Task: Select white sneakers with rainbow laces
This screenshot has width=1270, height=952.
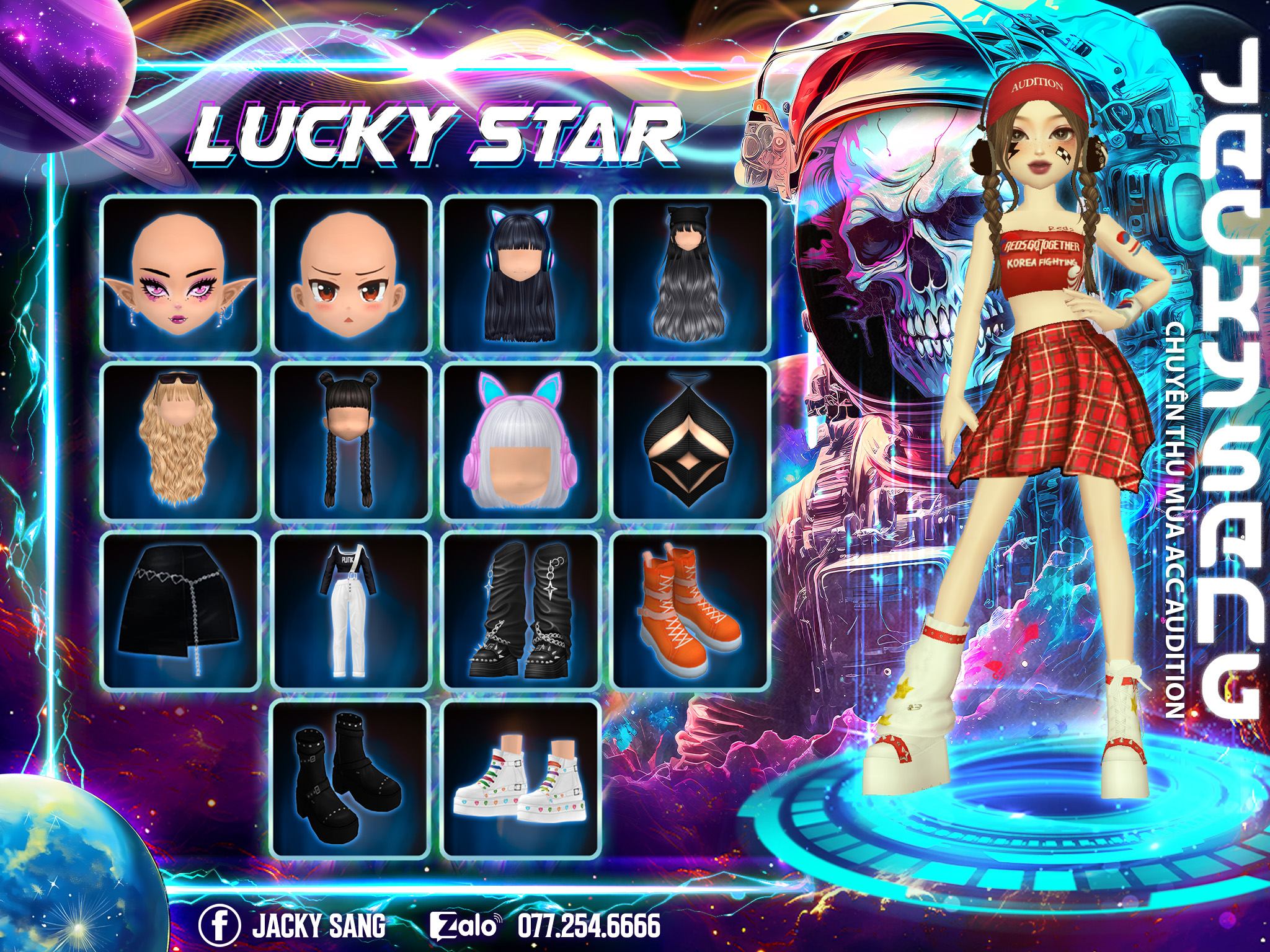Action: coord(520,779)
